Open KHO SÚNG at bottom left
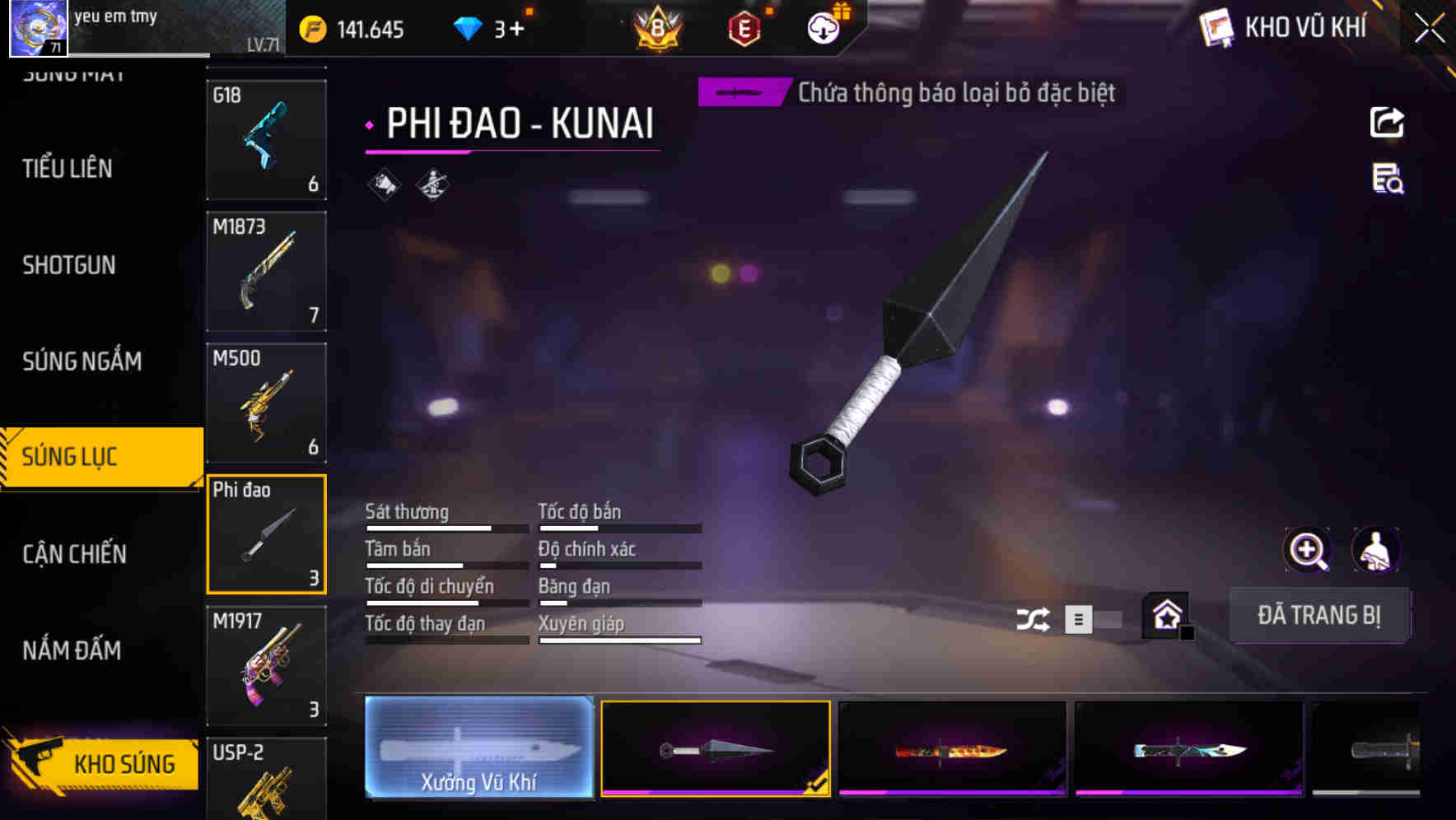The image size is (1456, 820). [x=102, y=762]
